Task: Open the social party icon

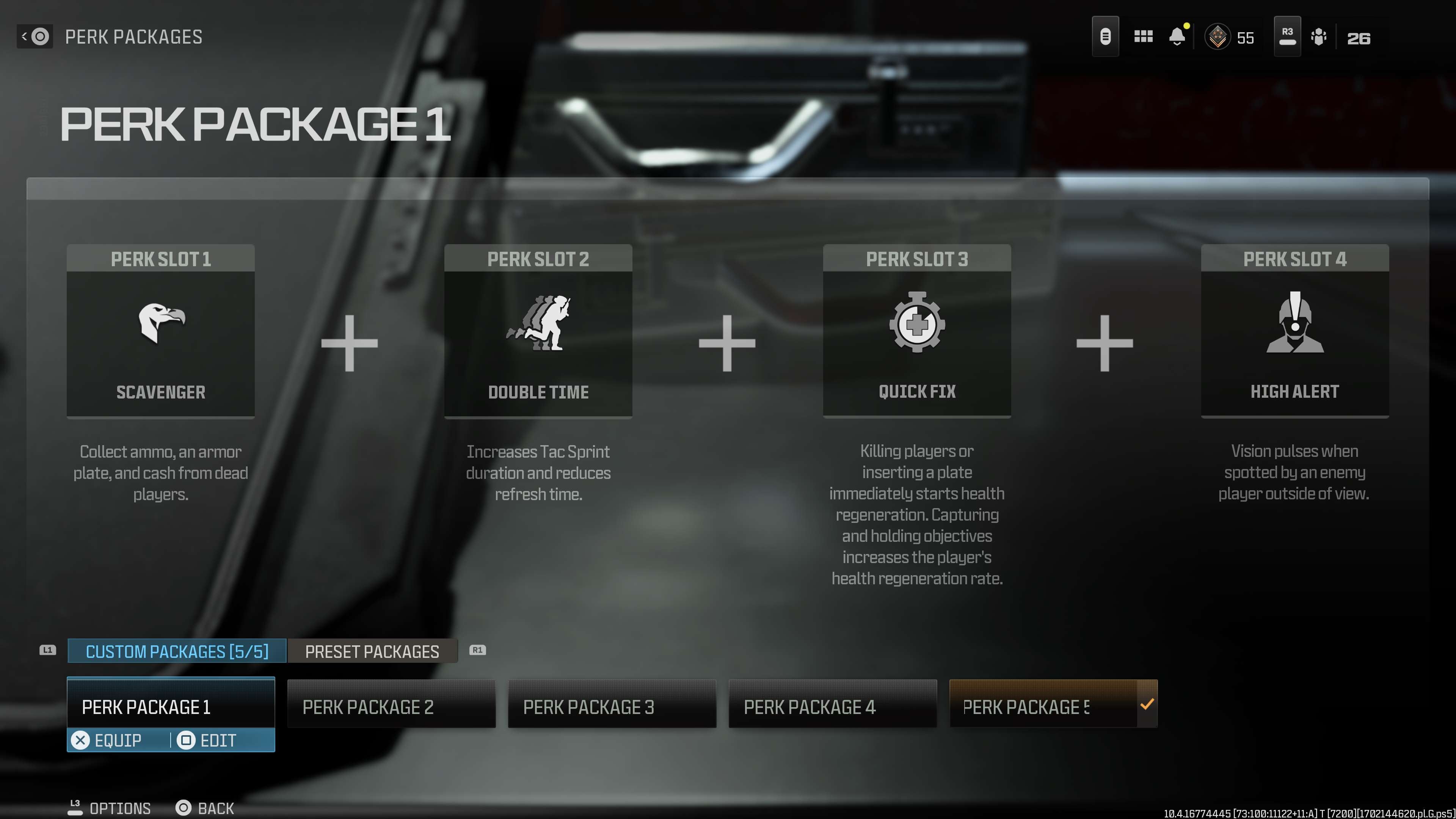Action: click(x=1319, y=37)
